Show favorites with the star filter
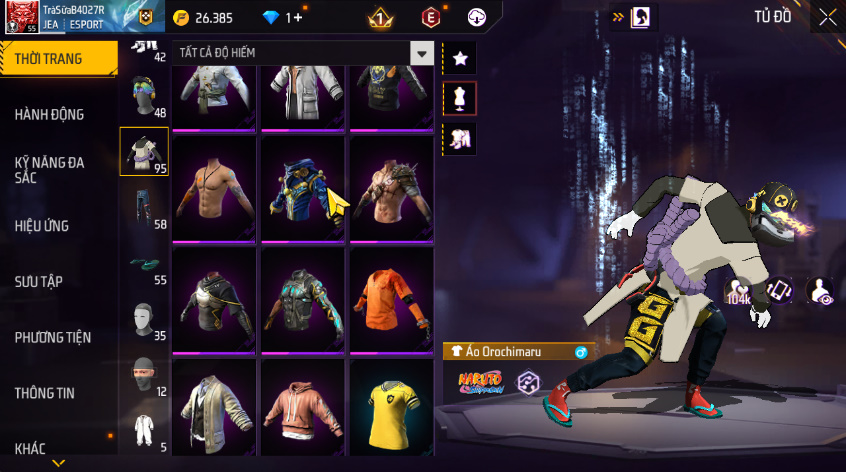Viewport: 846px width, 472px height. tap(460, 58)
